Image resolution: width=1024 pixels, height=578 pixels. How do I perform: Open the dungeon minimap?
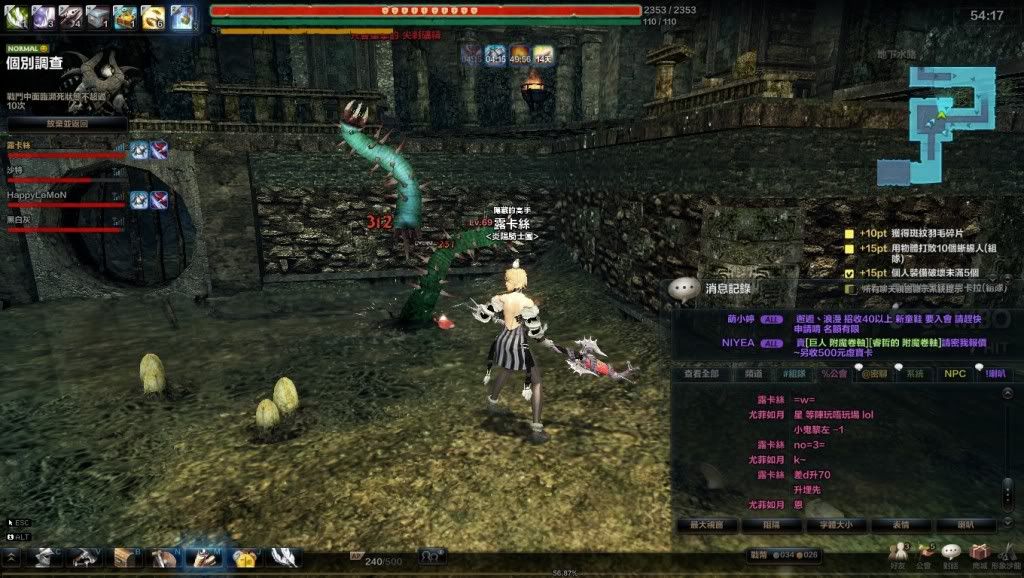938,124
